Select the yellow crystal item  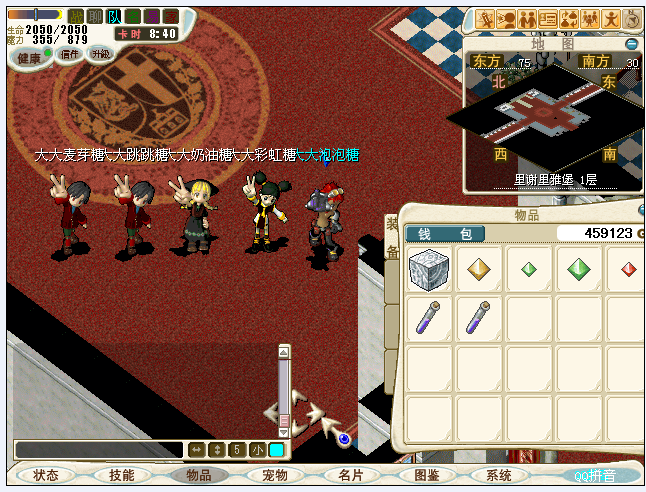click(x=479, y=269)
